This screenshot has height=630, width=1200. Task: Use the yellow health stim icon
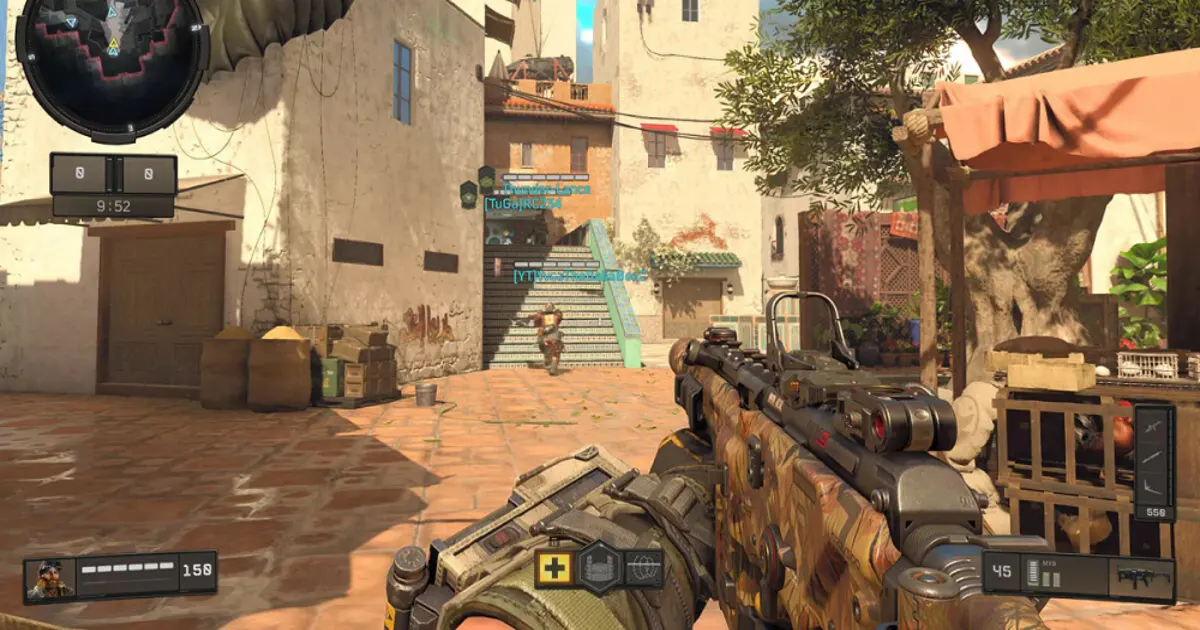coord(553,568)
